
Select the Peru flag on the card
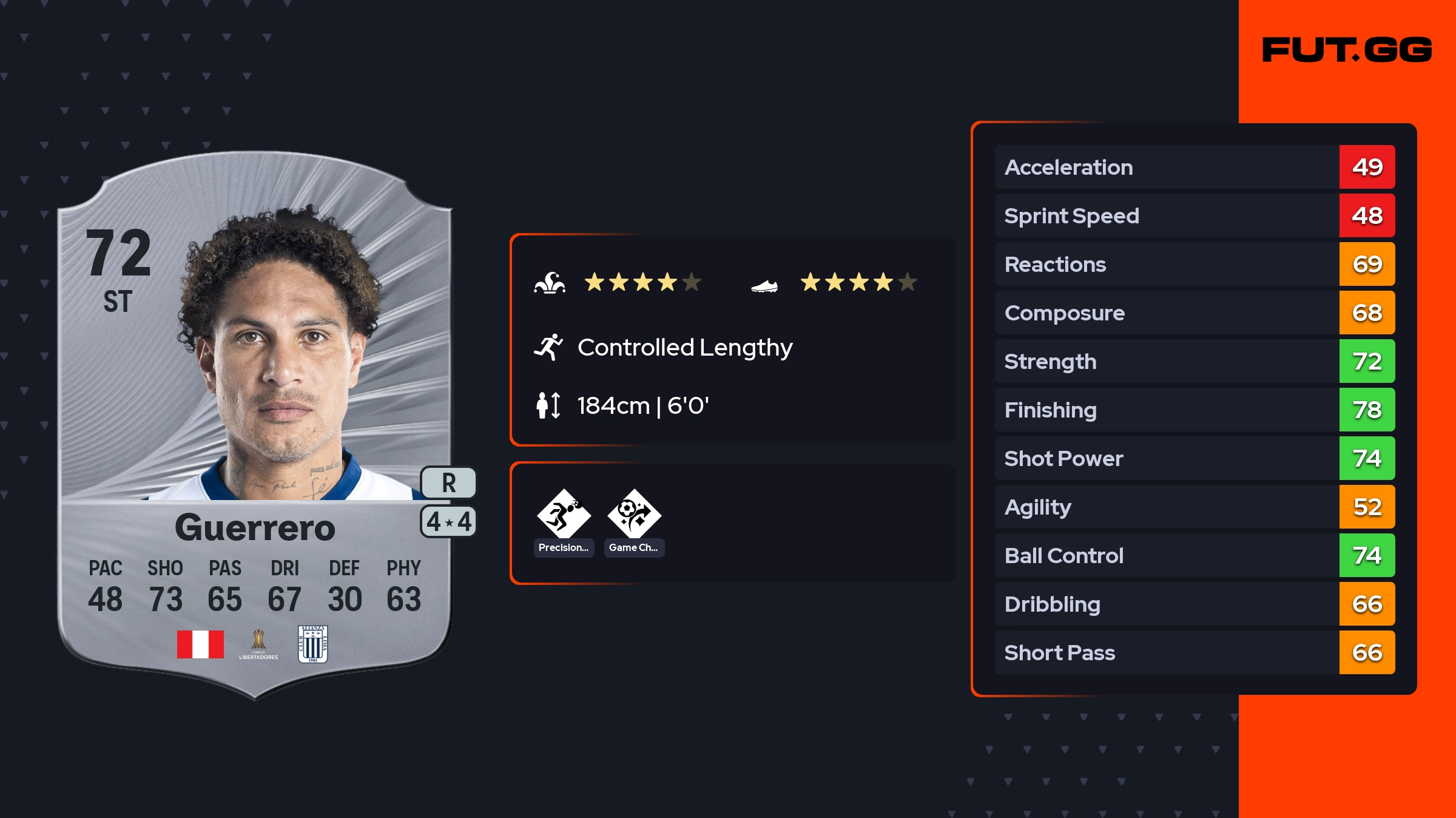point(200,644)
